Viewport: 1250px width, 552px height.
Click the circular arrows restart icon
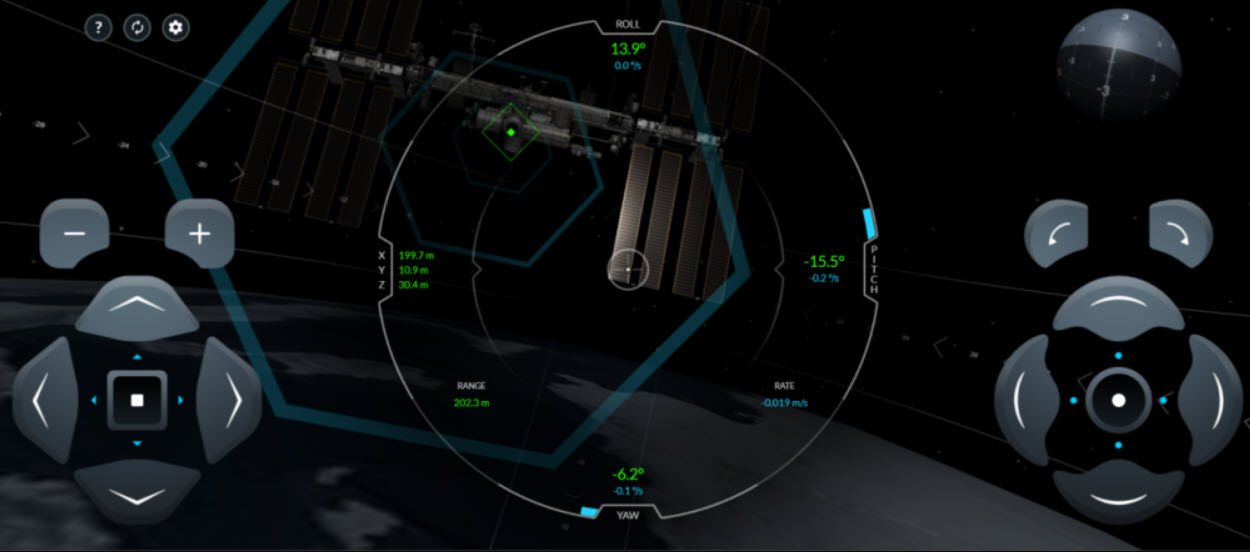pos(137,27)
